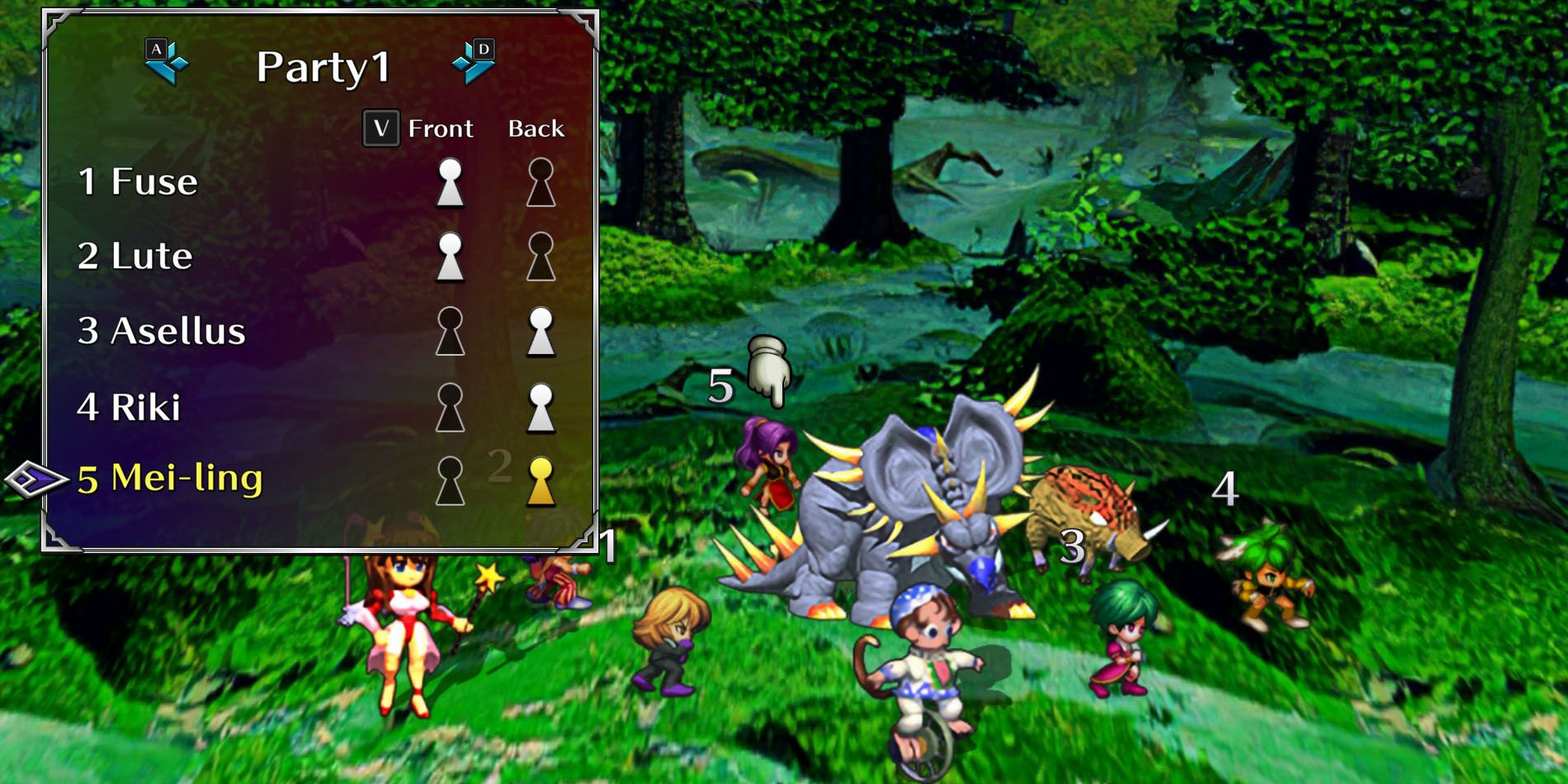Click the V key icon beside Front
Screen dimensions: 1568x784
(x=380, y=128)
